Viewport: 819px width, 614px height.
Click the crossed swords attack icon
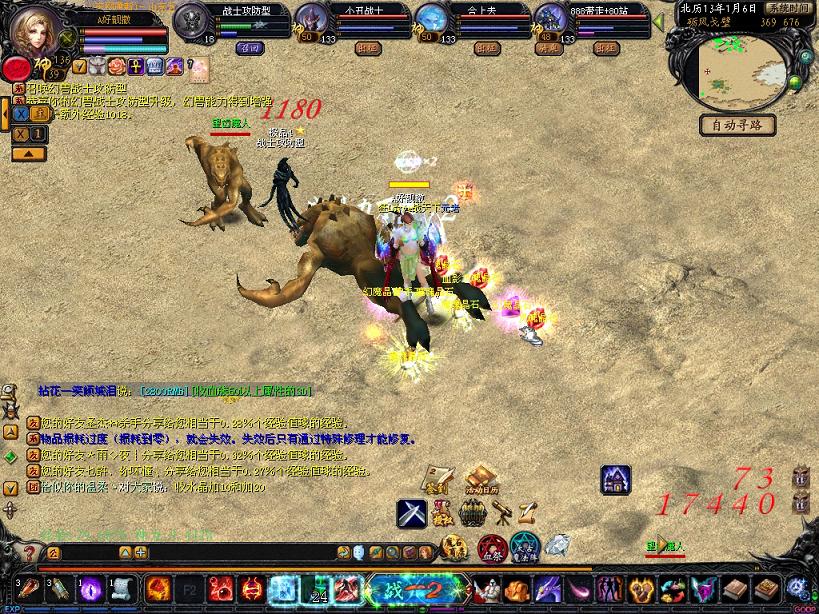point(411,512)
